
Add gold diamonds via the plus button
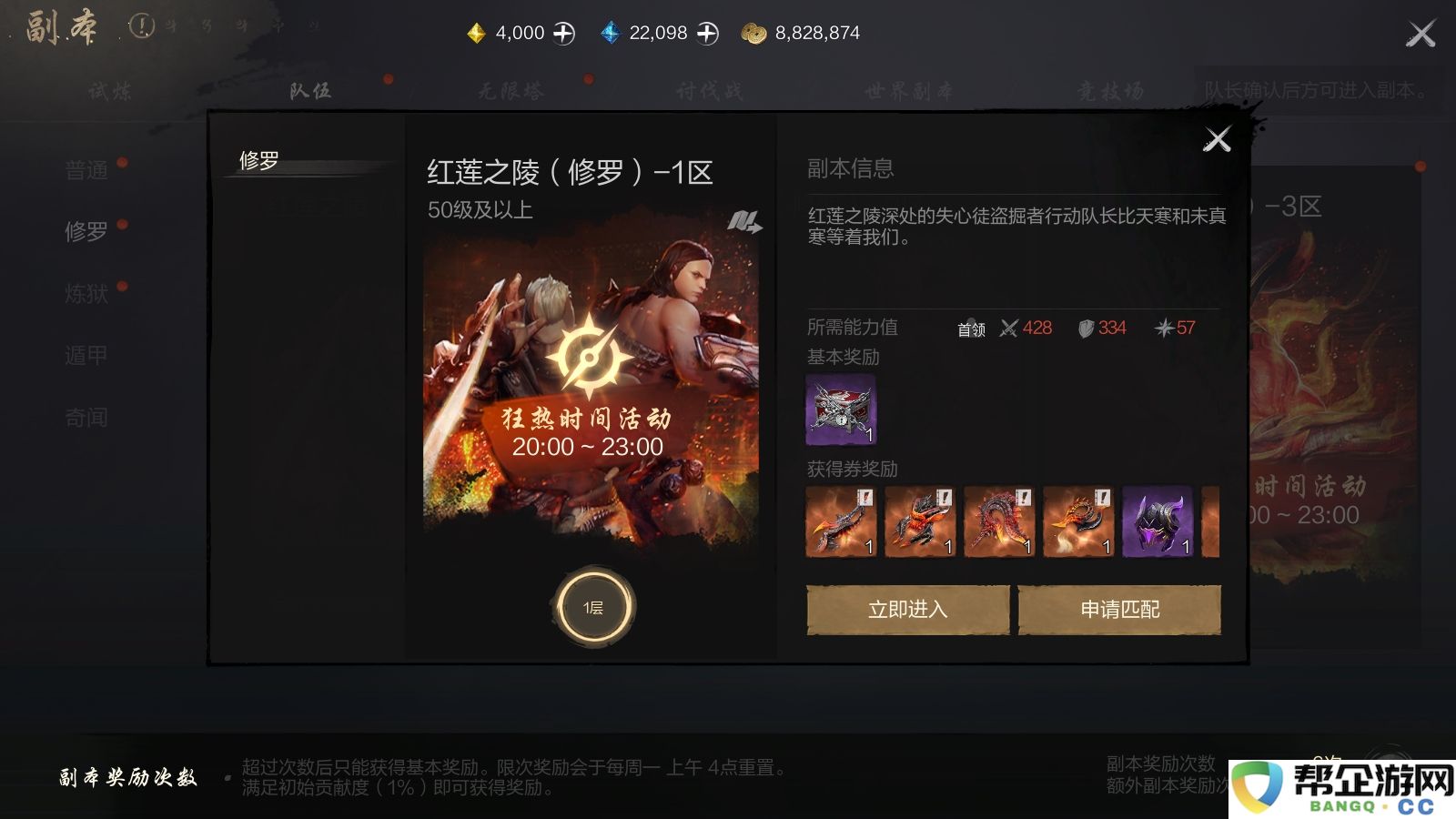click(564, 32)
